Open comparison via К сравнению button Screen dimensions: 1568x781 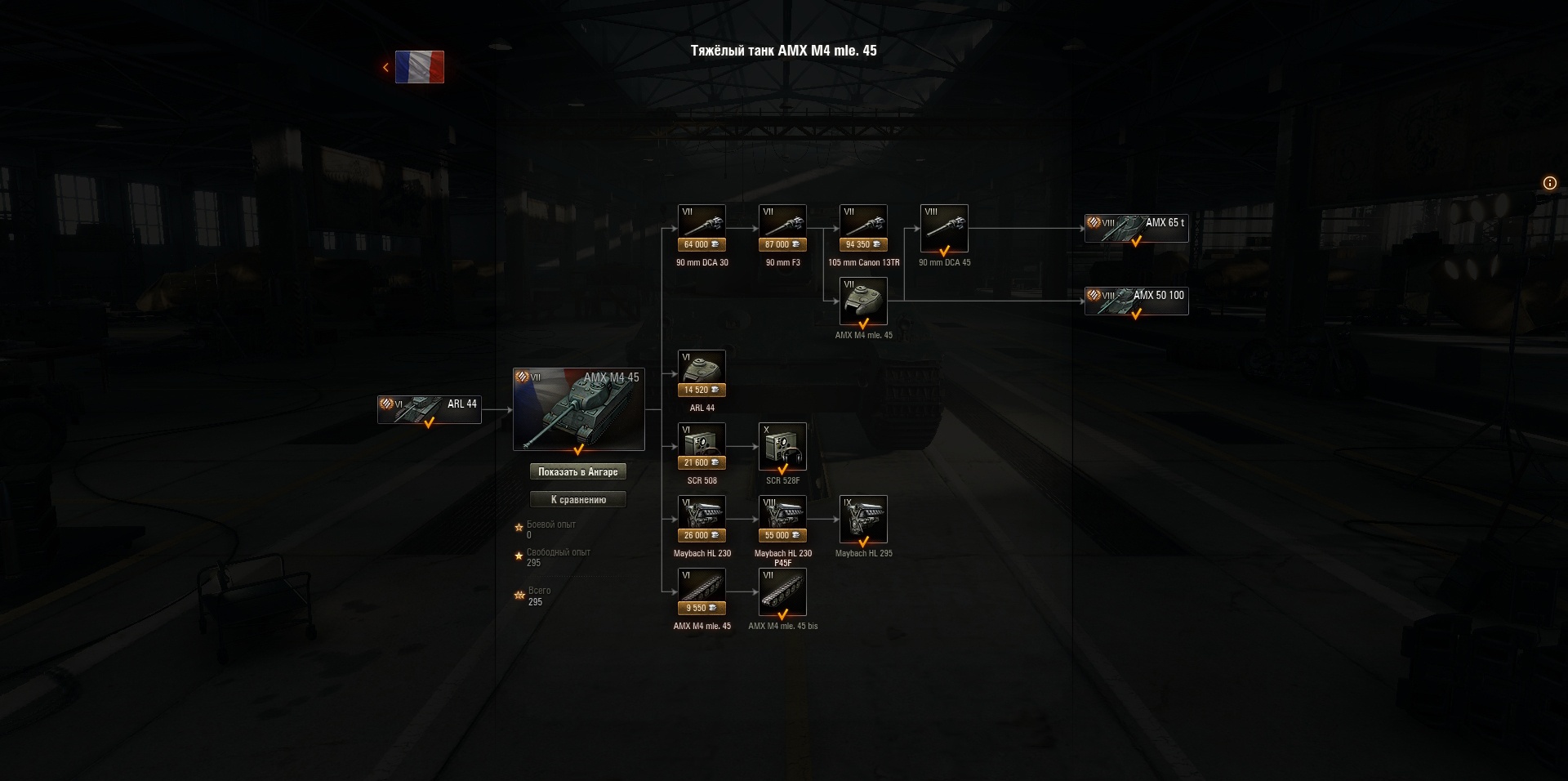pos(579,499)
